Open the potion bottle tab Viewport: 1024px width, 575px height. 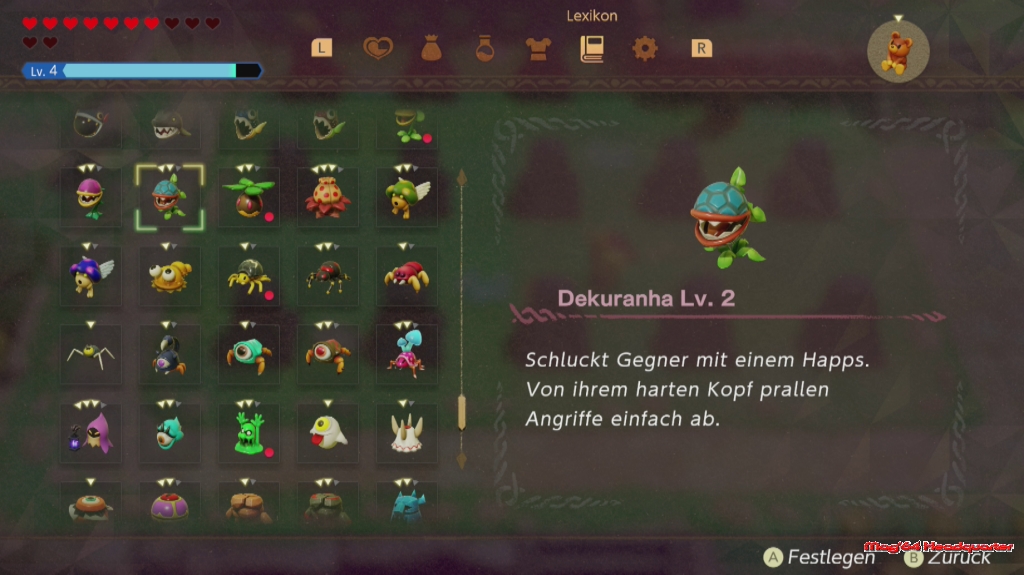pos(485,48)
